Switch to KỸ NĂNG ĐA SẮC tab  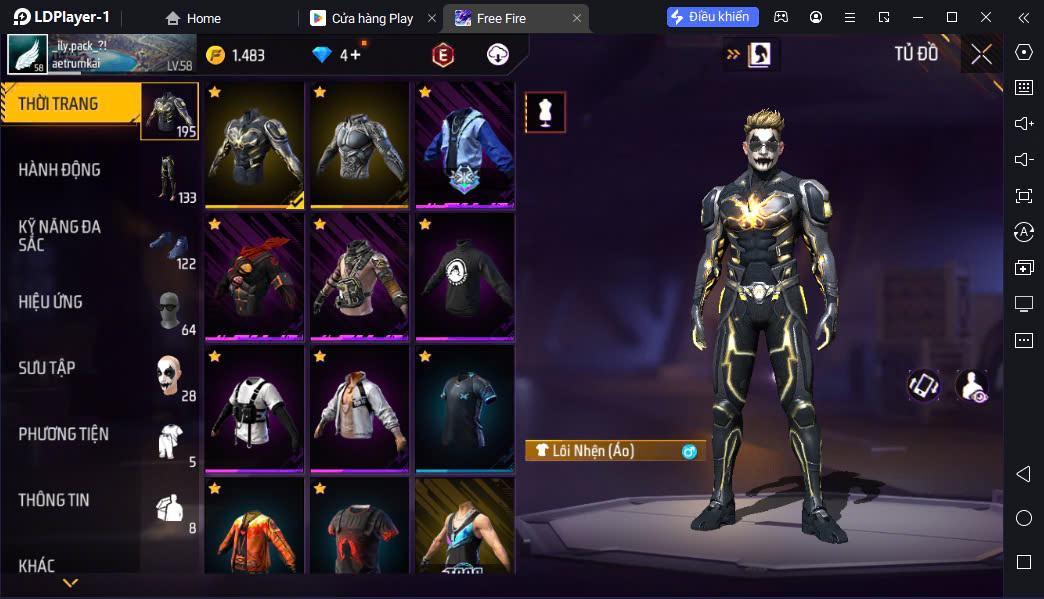coord(60,235)
